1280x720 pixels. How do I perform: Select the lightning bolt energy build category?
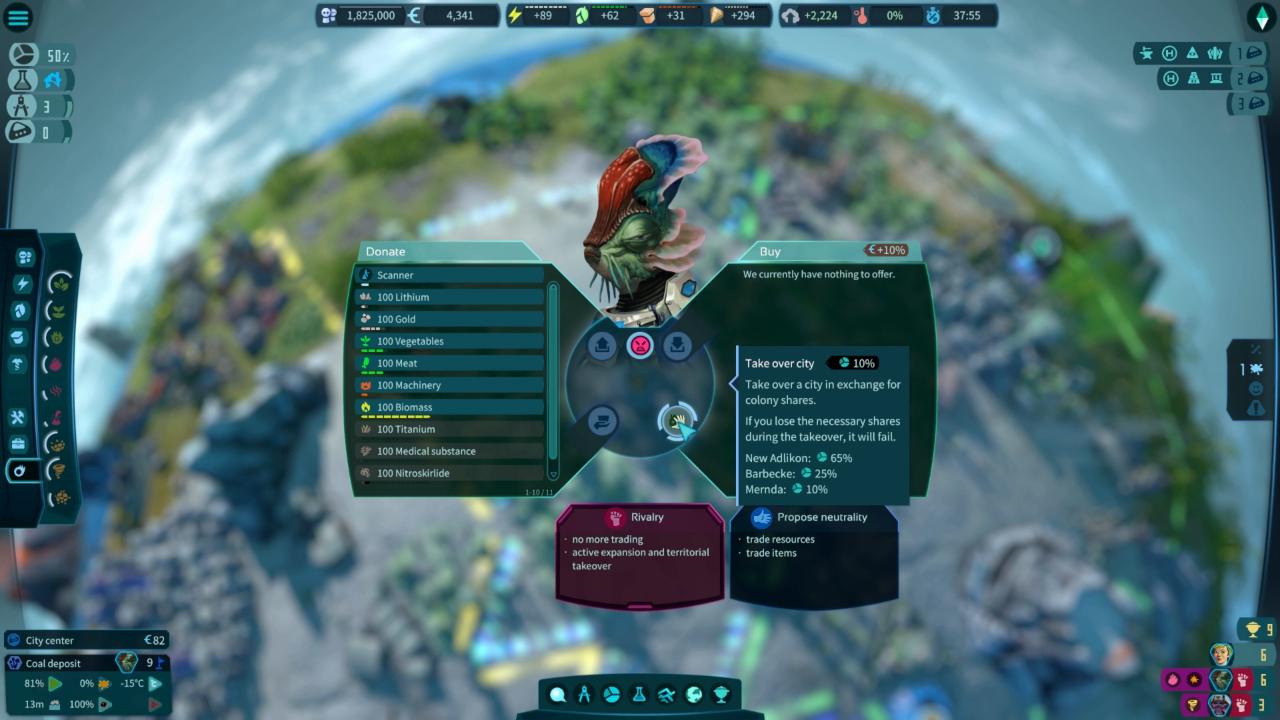point(22,284)
